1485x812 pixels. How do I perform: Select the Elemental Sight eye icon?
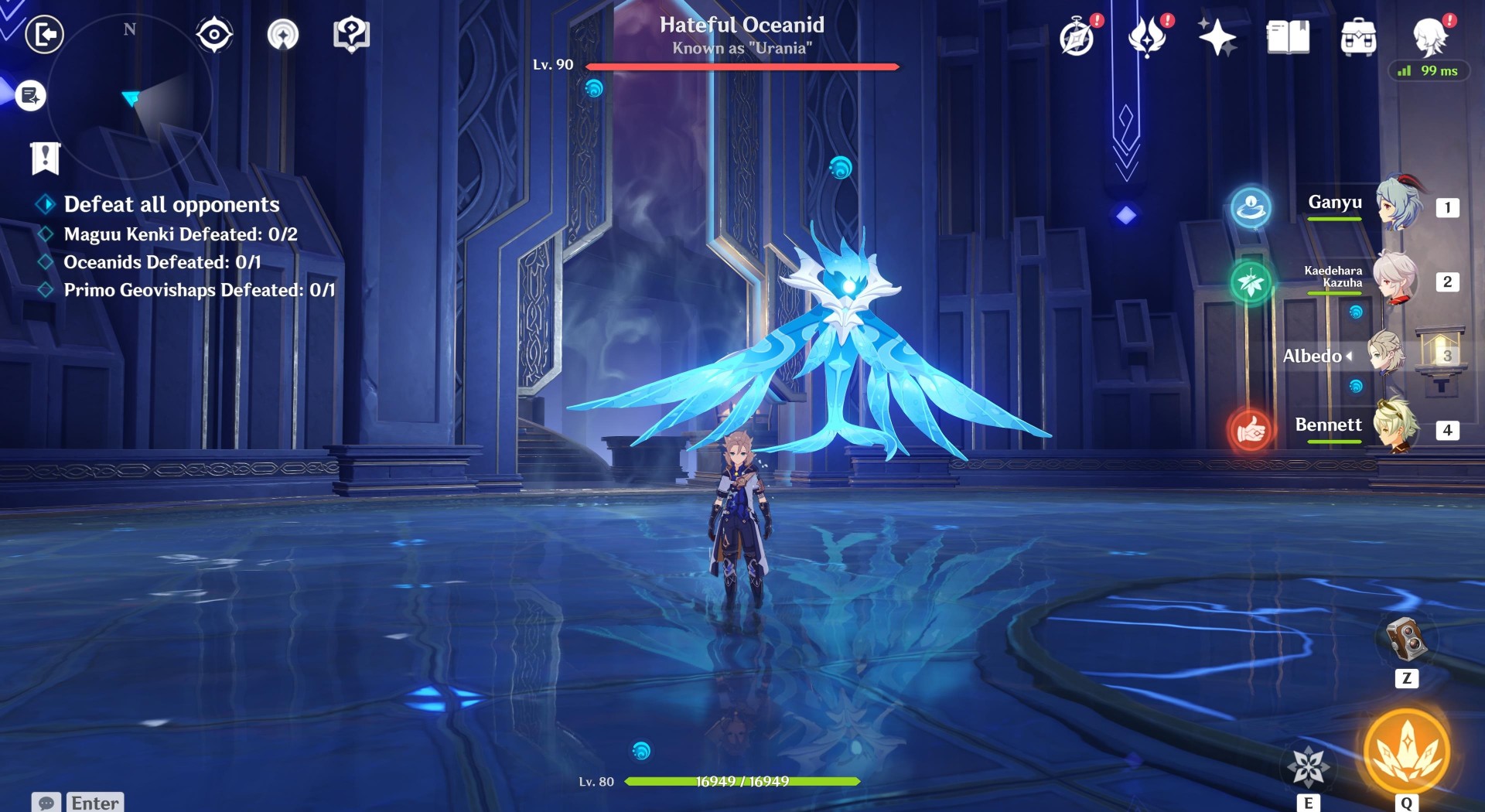[213, 33]
